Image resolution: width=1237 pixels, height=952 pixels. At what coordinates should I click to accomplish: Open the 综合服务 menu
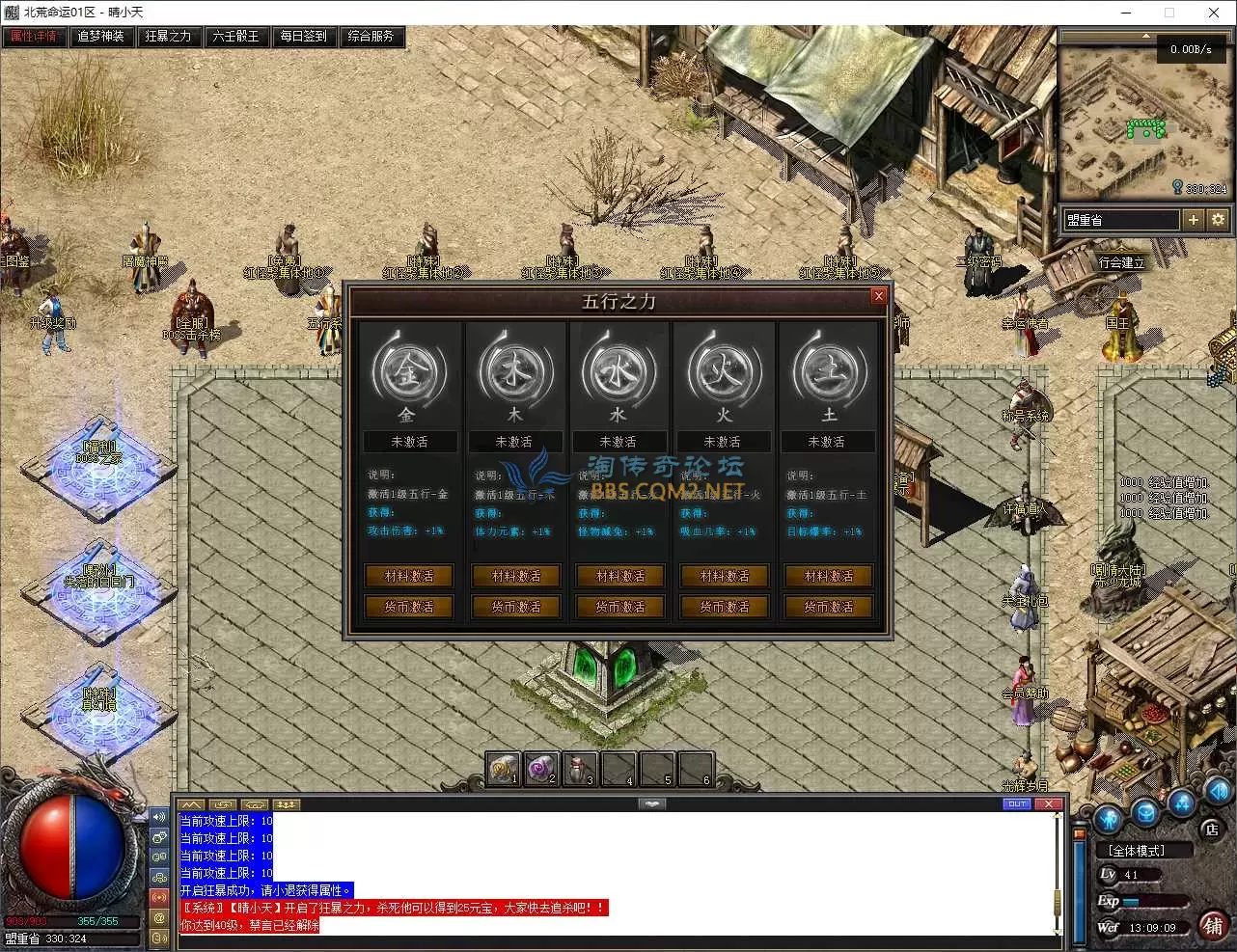(371, 37)
